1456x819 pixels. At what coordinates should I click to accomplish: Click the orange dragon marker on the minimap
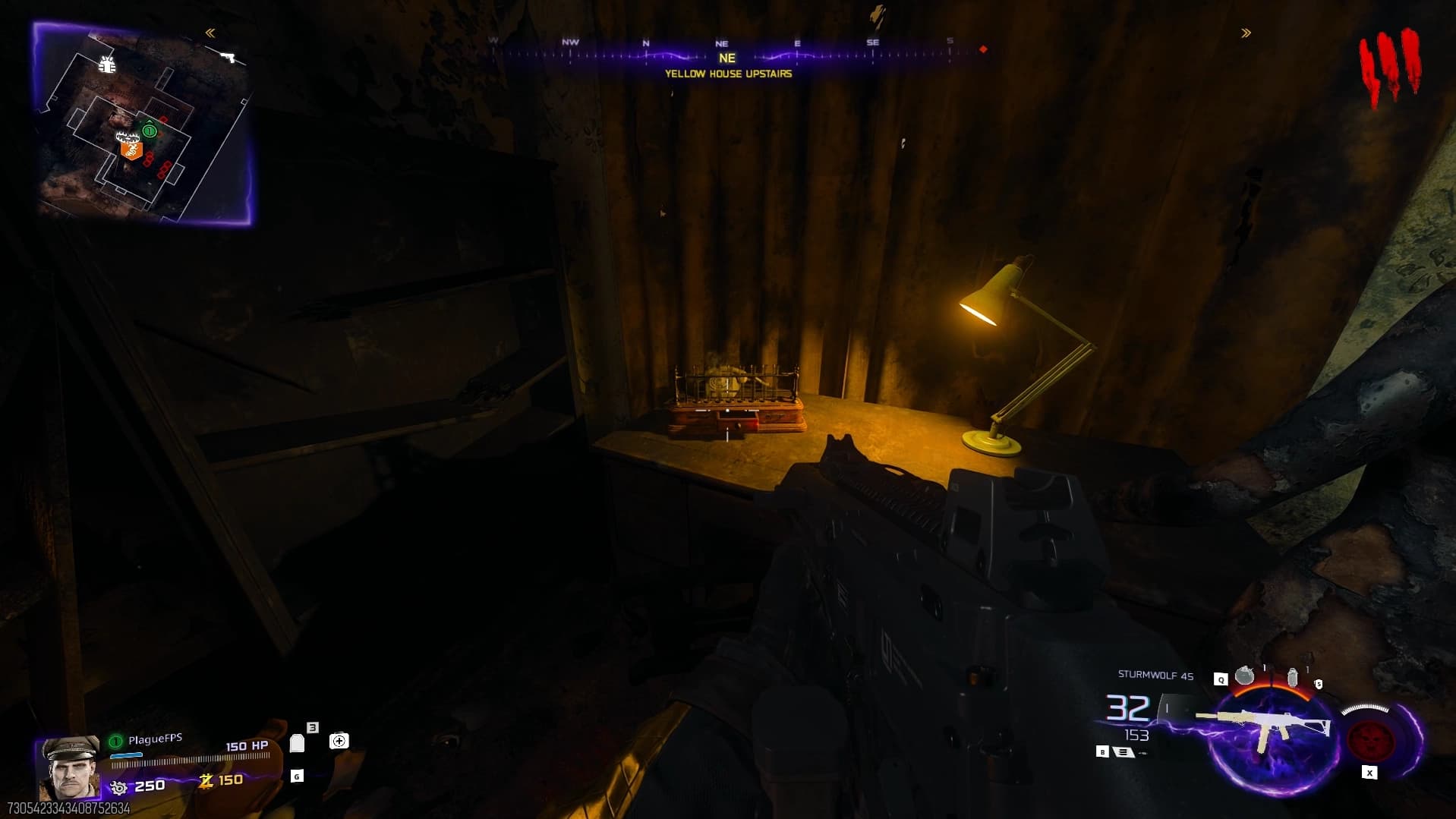click(x=132, y=150)
